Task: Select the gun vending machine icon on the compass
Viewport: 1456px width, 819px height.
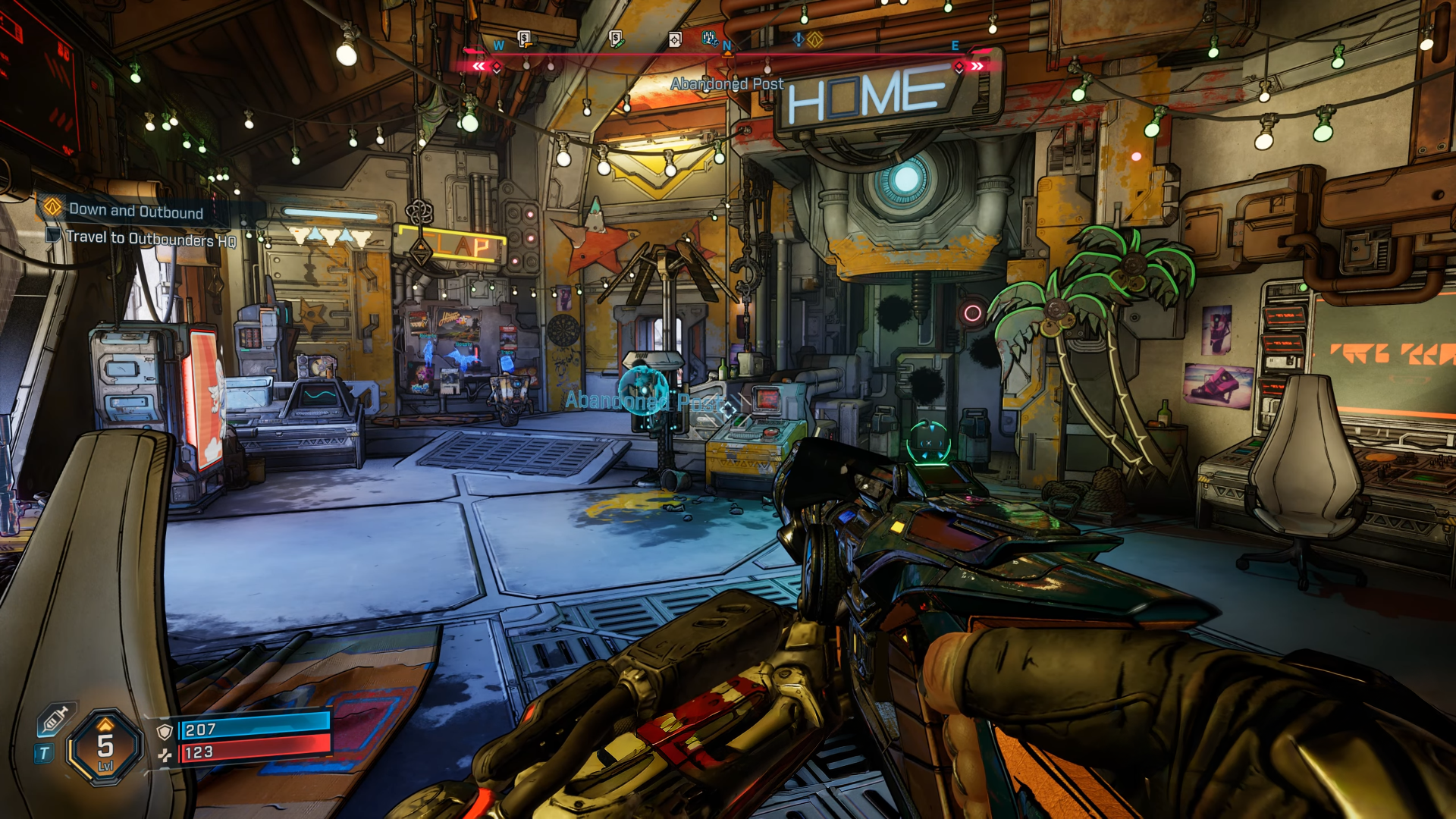Action: click(523, 38)
